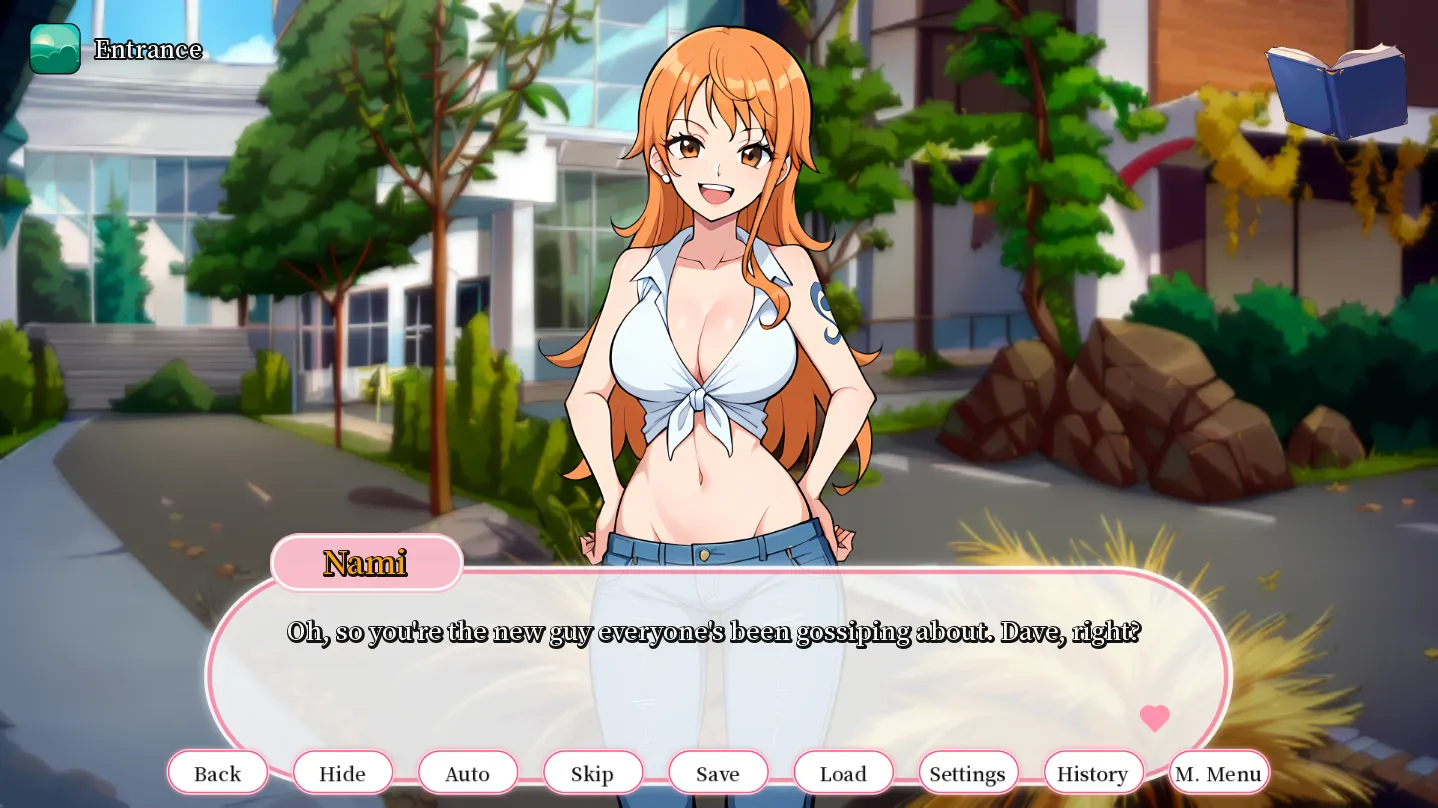Screen dimensions: 1438x808
Task: Enable Skip mode to fast-forward dialogue
Action: [x=593, y=772]
